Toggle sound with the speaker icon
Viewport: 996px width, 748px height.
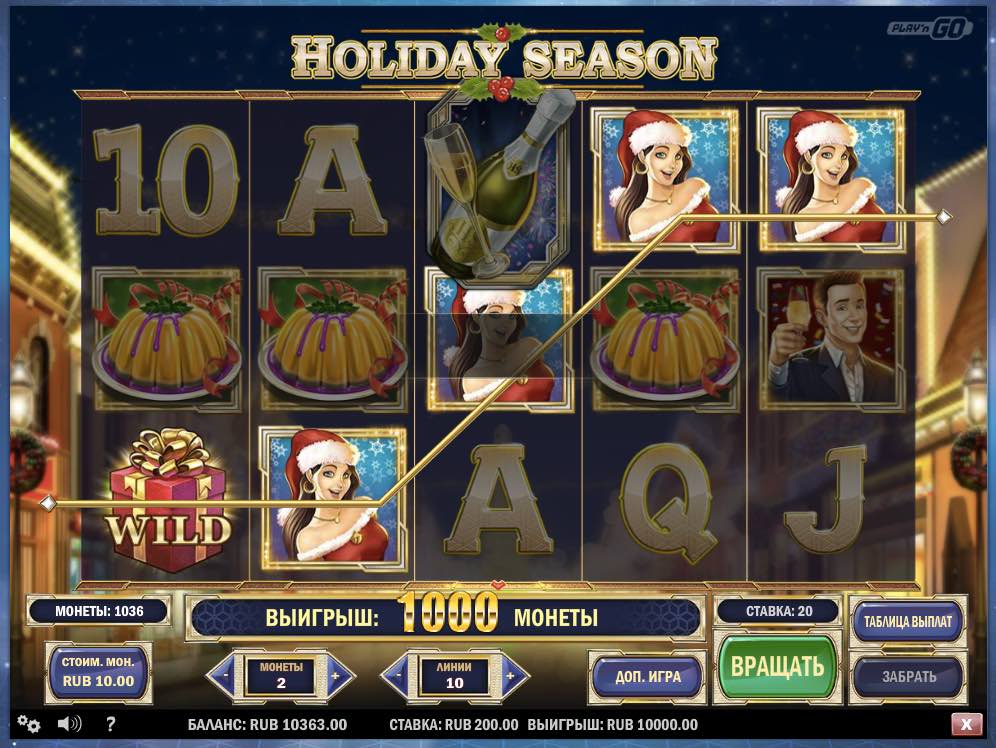(x=69, y=724)
